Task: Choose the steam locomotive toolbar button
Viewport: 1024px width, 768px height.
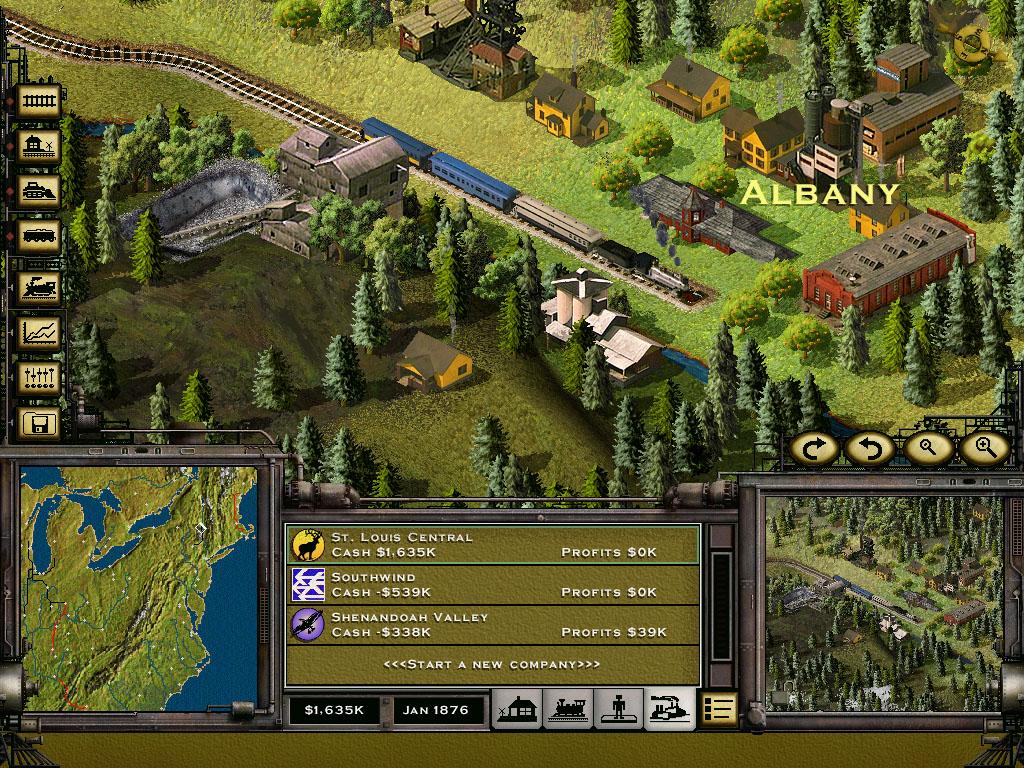Action: 40,286
